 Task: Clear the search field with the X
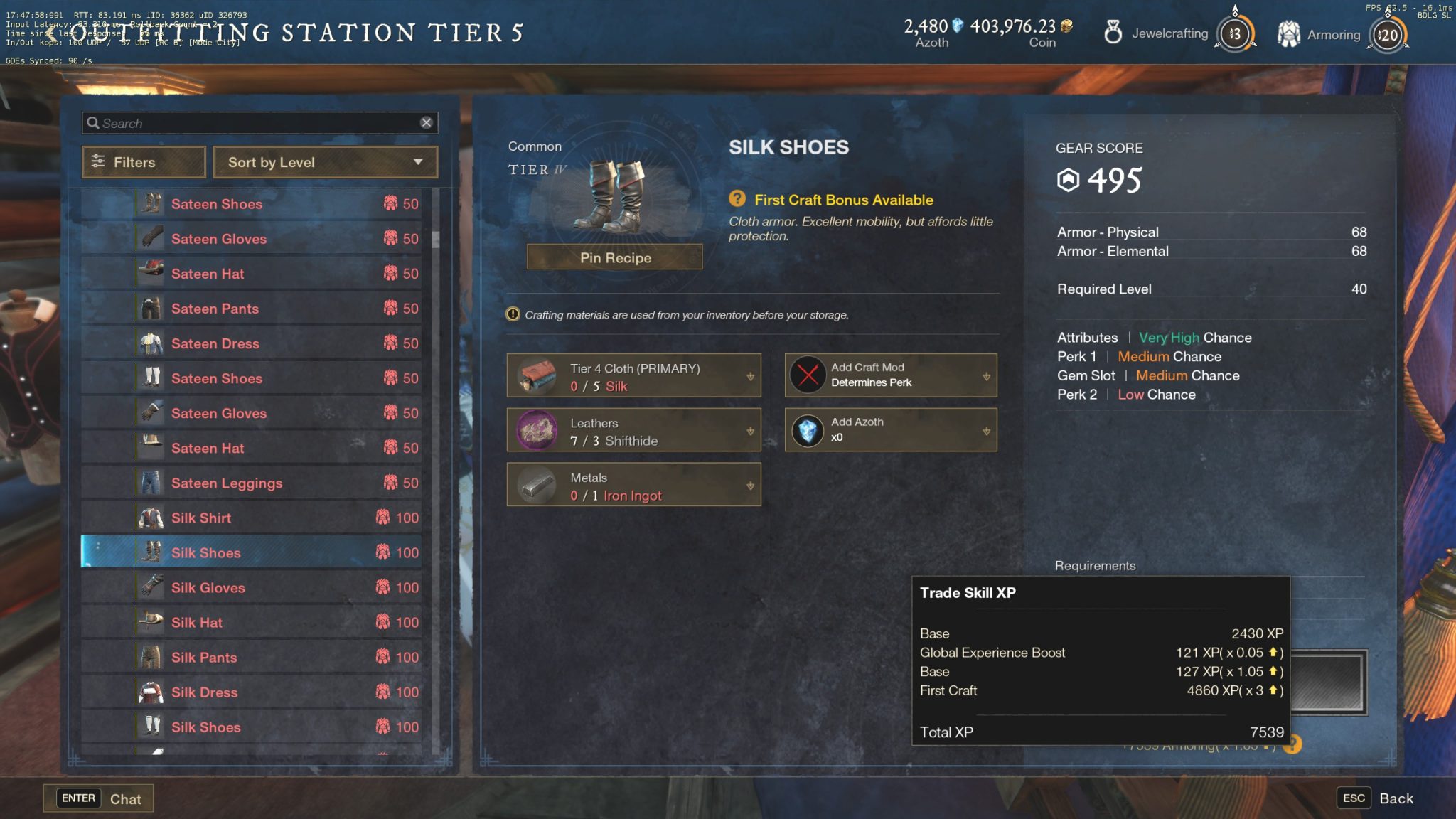pos(427,122)
